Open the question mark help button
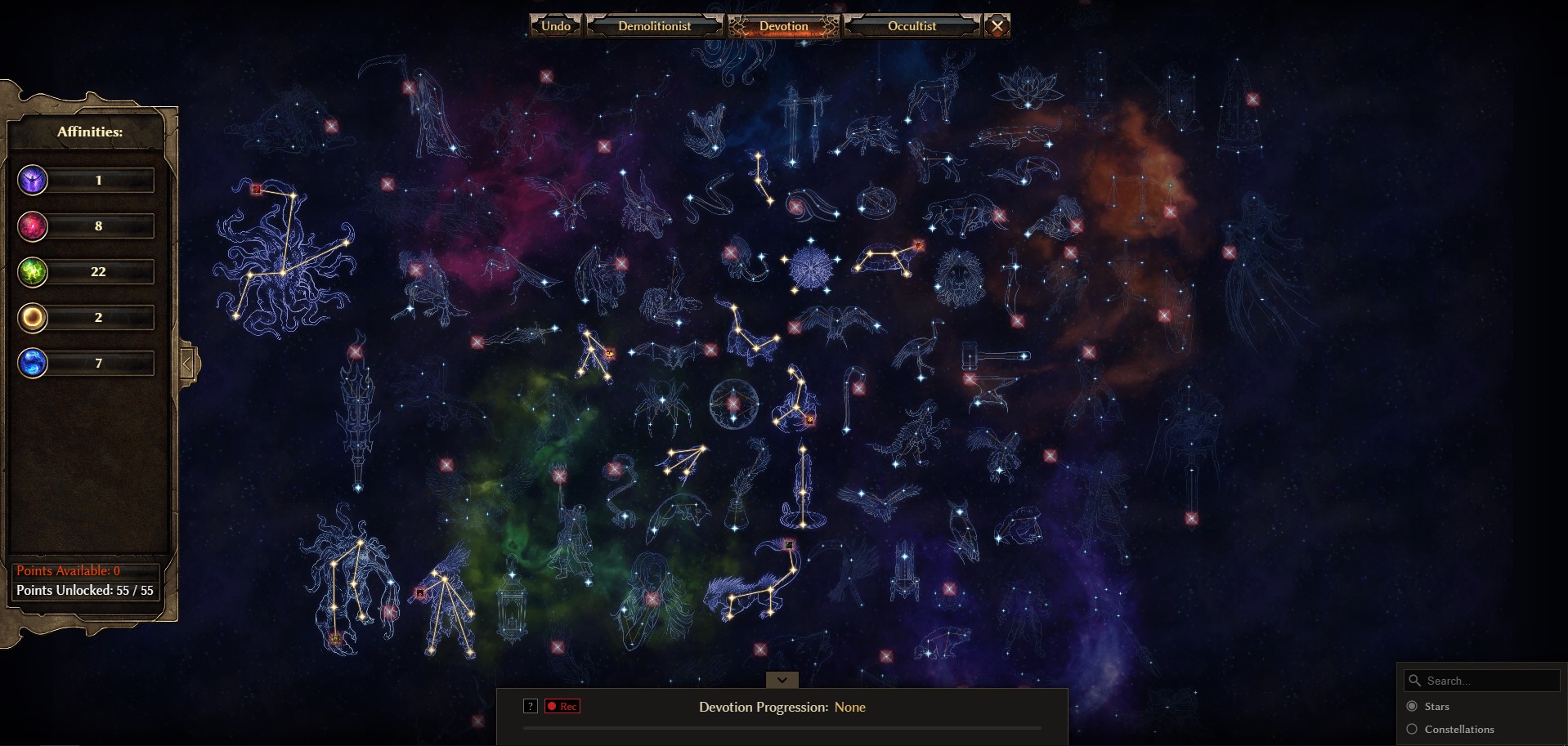The image size is (1568, 746). (x=531, y=706)
